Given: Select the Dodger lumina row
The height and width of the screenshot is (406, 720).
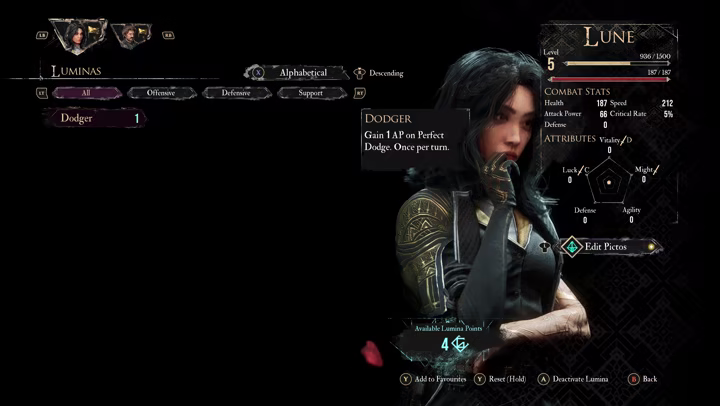Looking at the screenshot, I should pos(95,118).
